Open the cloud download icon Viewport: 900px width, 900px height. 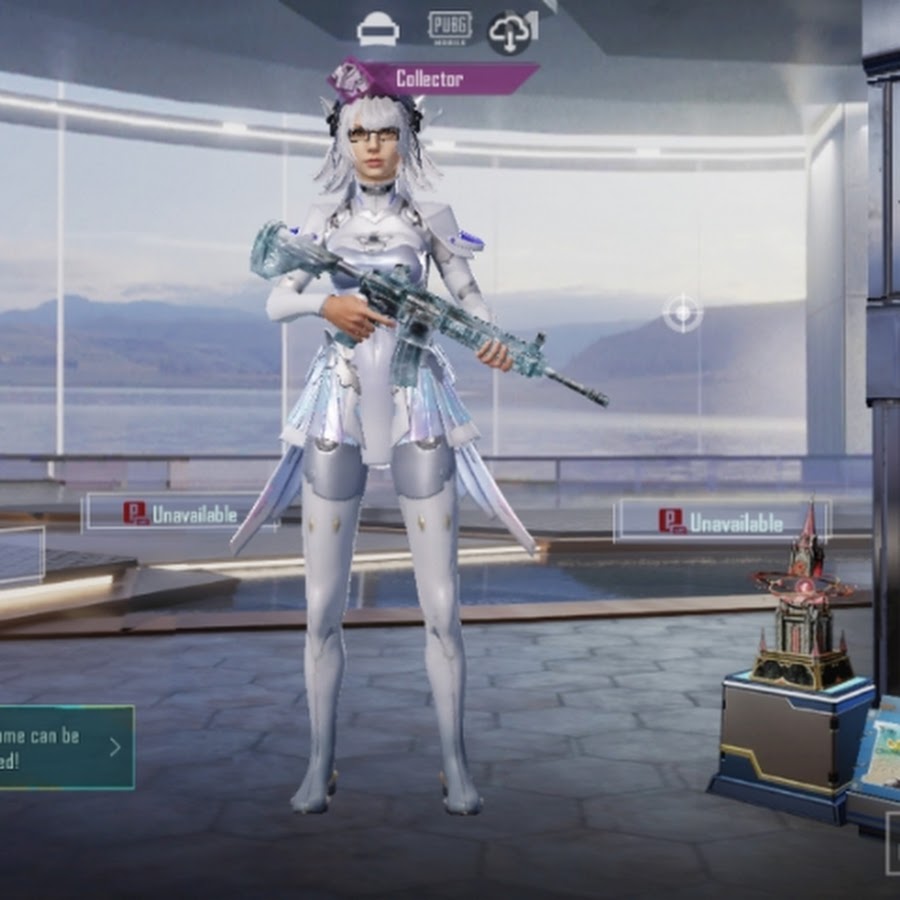click(x=511, y=32)
